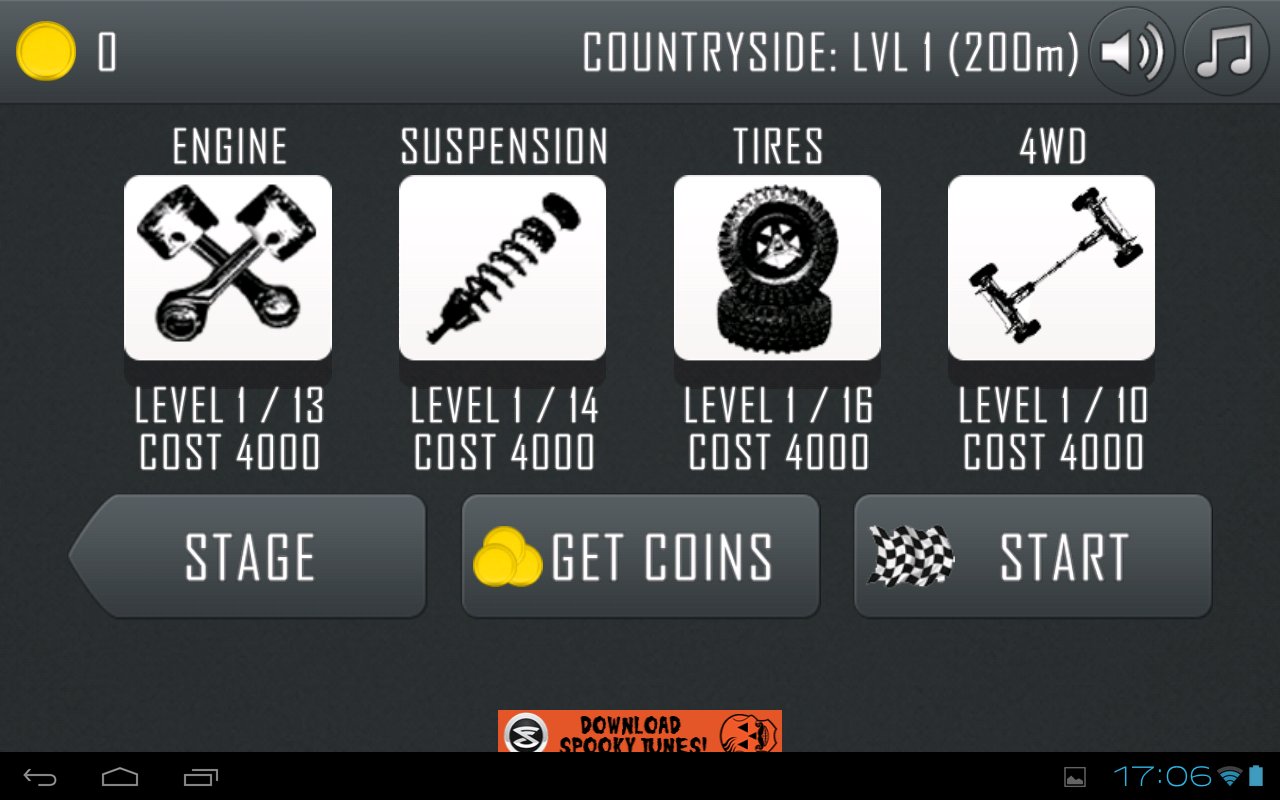1280x800 pixels.
Task: Start the race
Action: (1032, 556)
